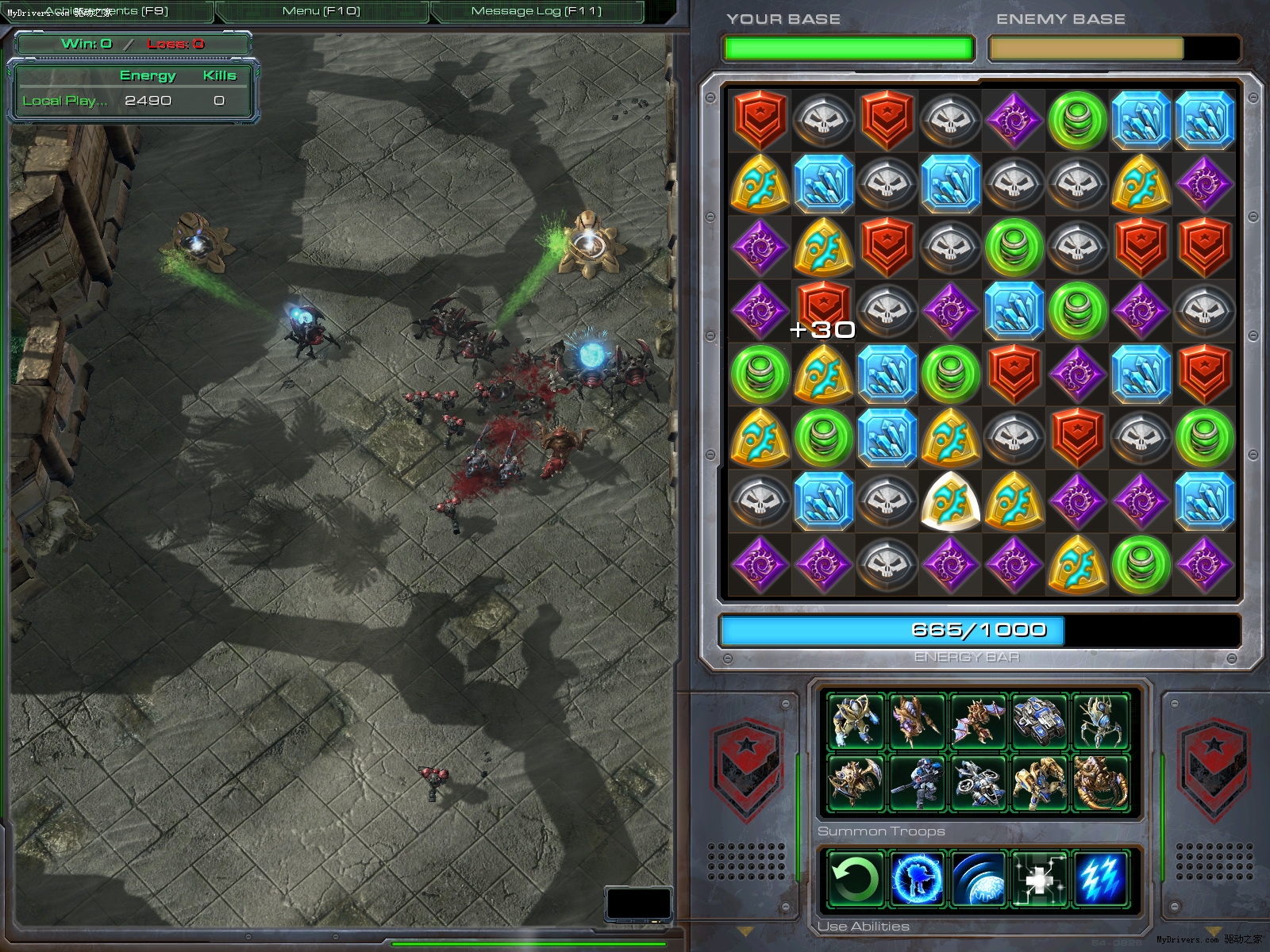The image size is (1270, 952).
Task: Open the Menu (F10) button
Action: click(321, 11)
